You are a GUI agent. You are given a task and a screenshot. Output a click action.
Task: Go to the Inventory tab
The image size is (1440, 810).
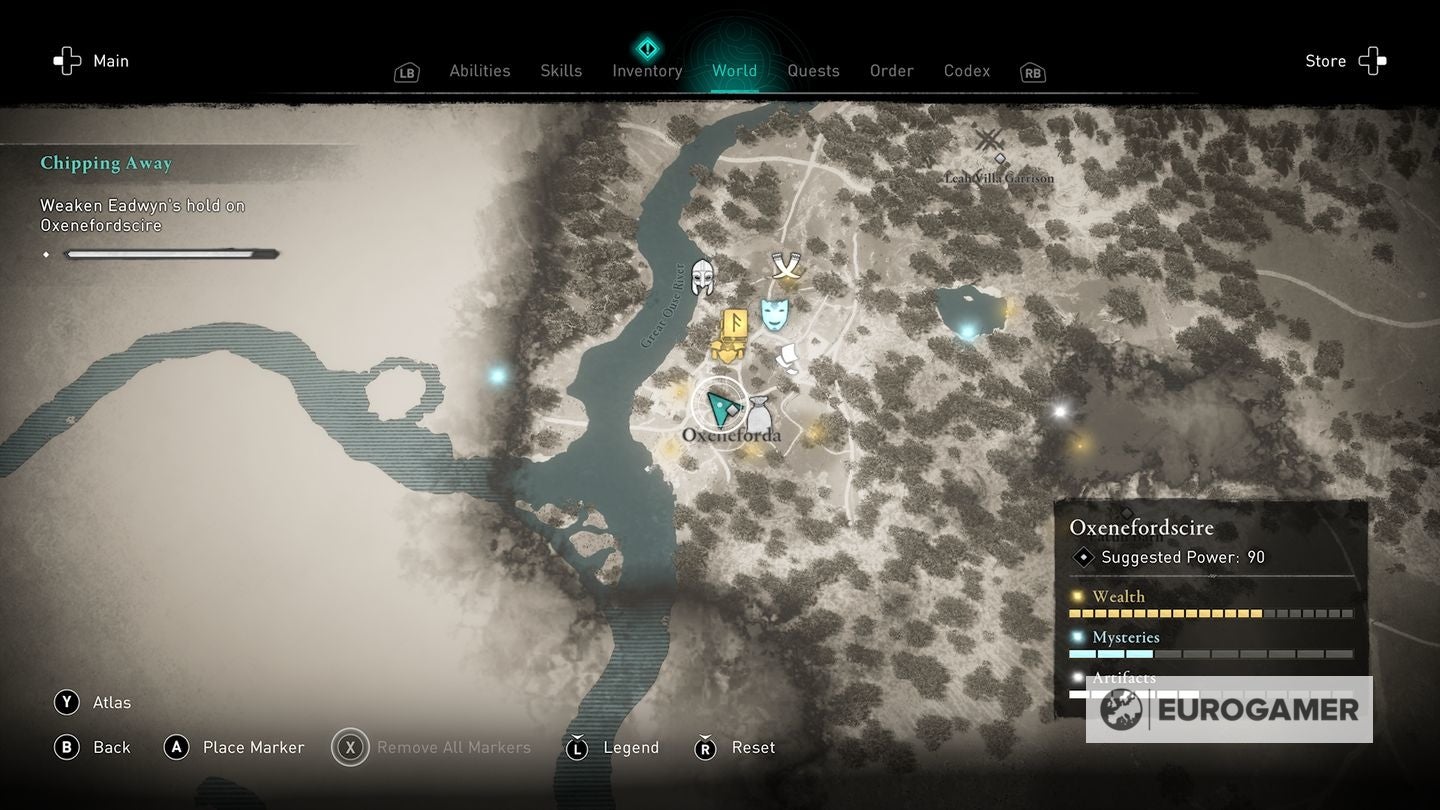click(647, 71)
